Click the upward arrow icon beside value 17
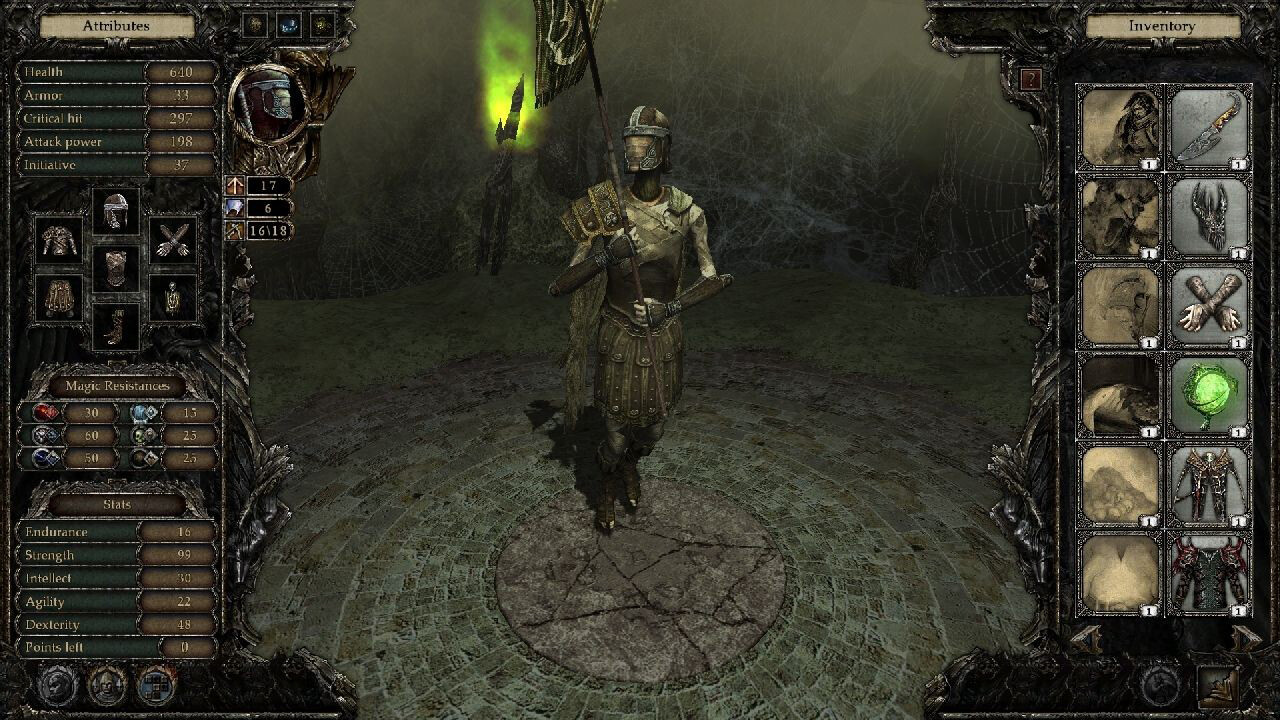Image resolution: width=1280 pixels, height=720 pixels. click(x=234, y=188)
